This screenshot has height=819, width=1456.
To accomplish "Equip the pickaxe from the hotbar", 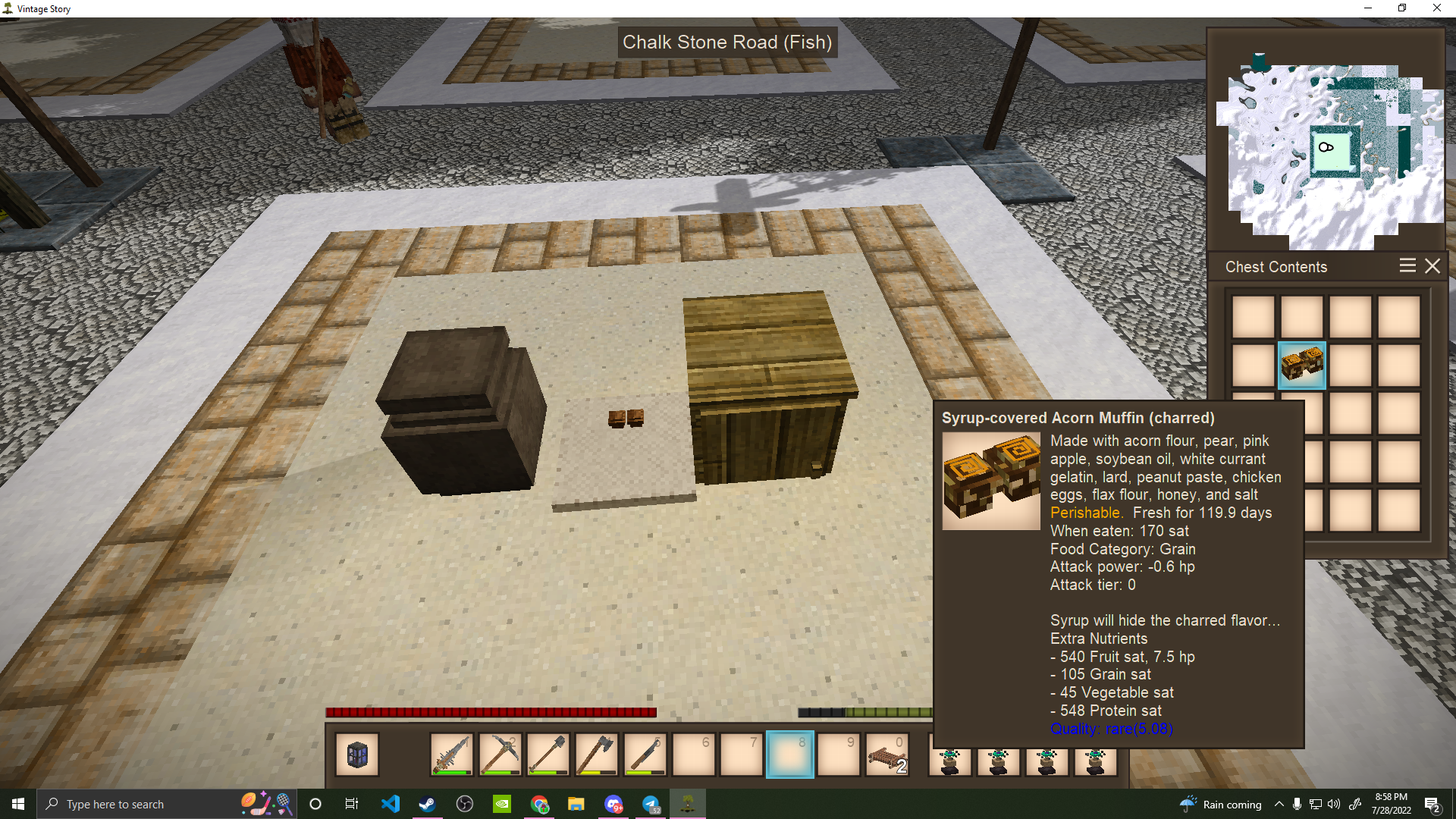I will pyautogui.click(x=500, y=755).
